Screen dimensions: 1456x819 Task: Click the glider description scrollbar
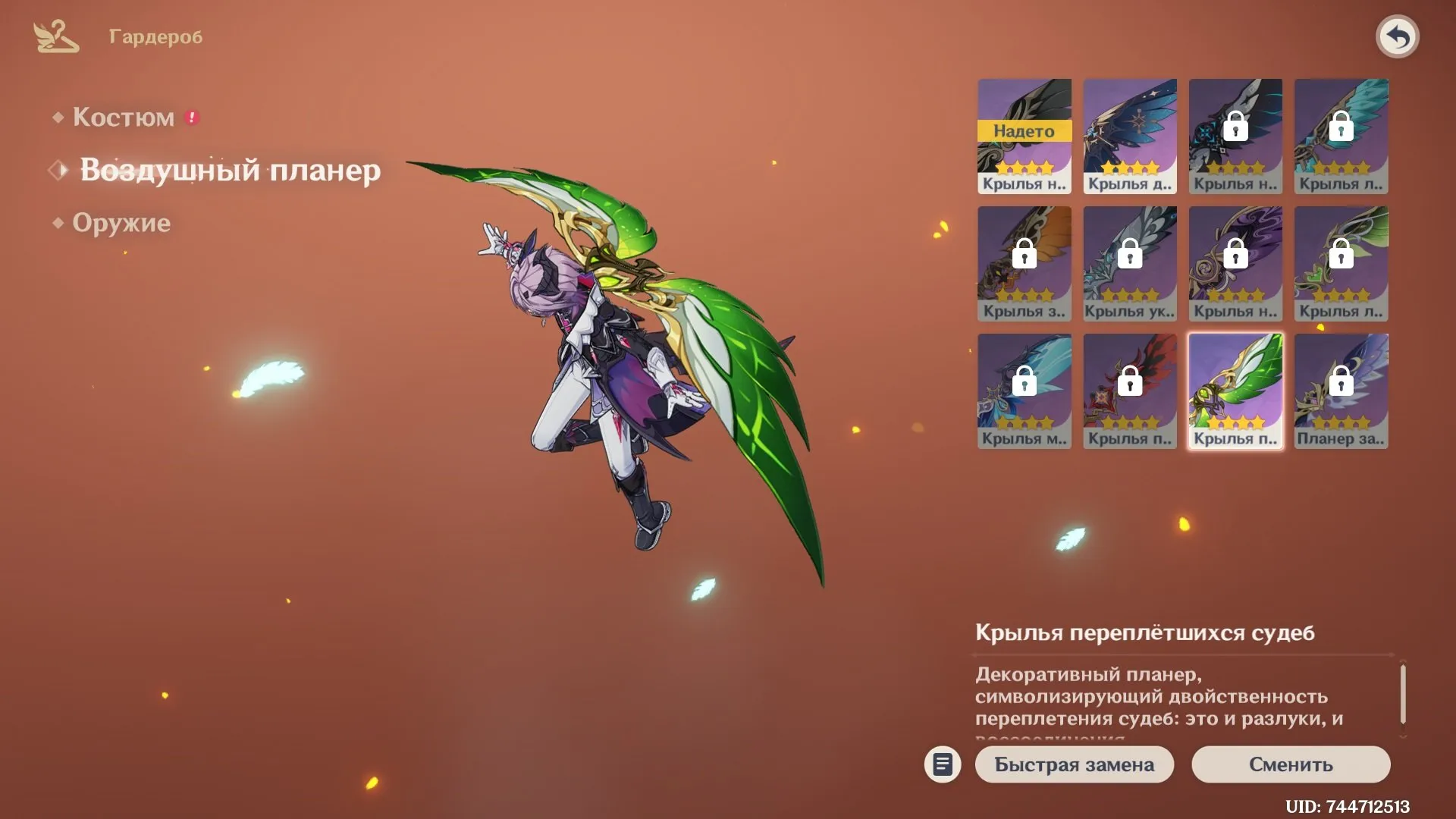pos(1403,694)
